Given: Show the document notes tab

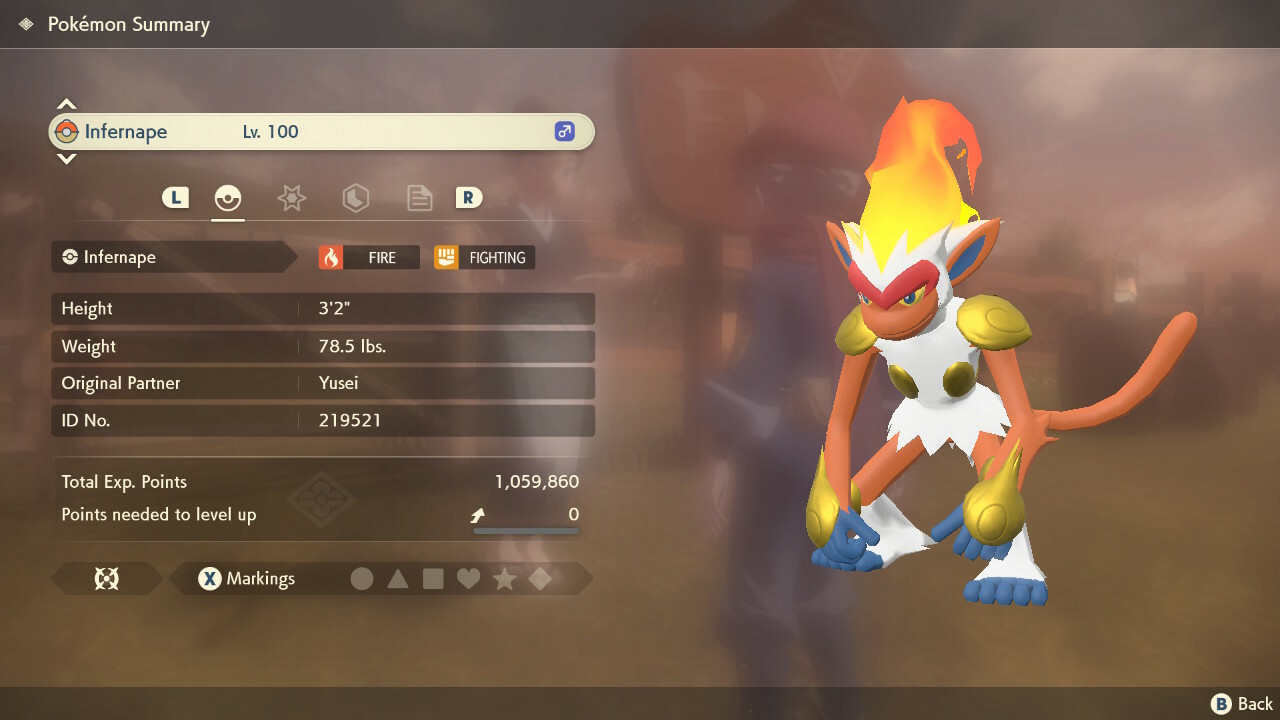Looking at the screenshot, I should [419, 198].
